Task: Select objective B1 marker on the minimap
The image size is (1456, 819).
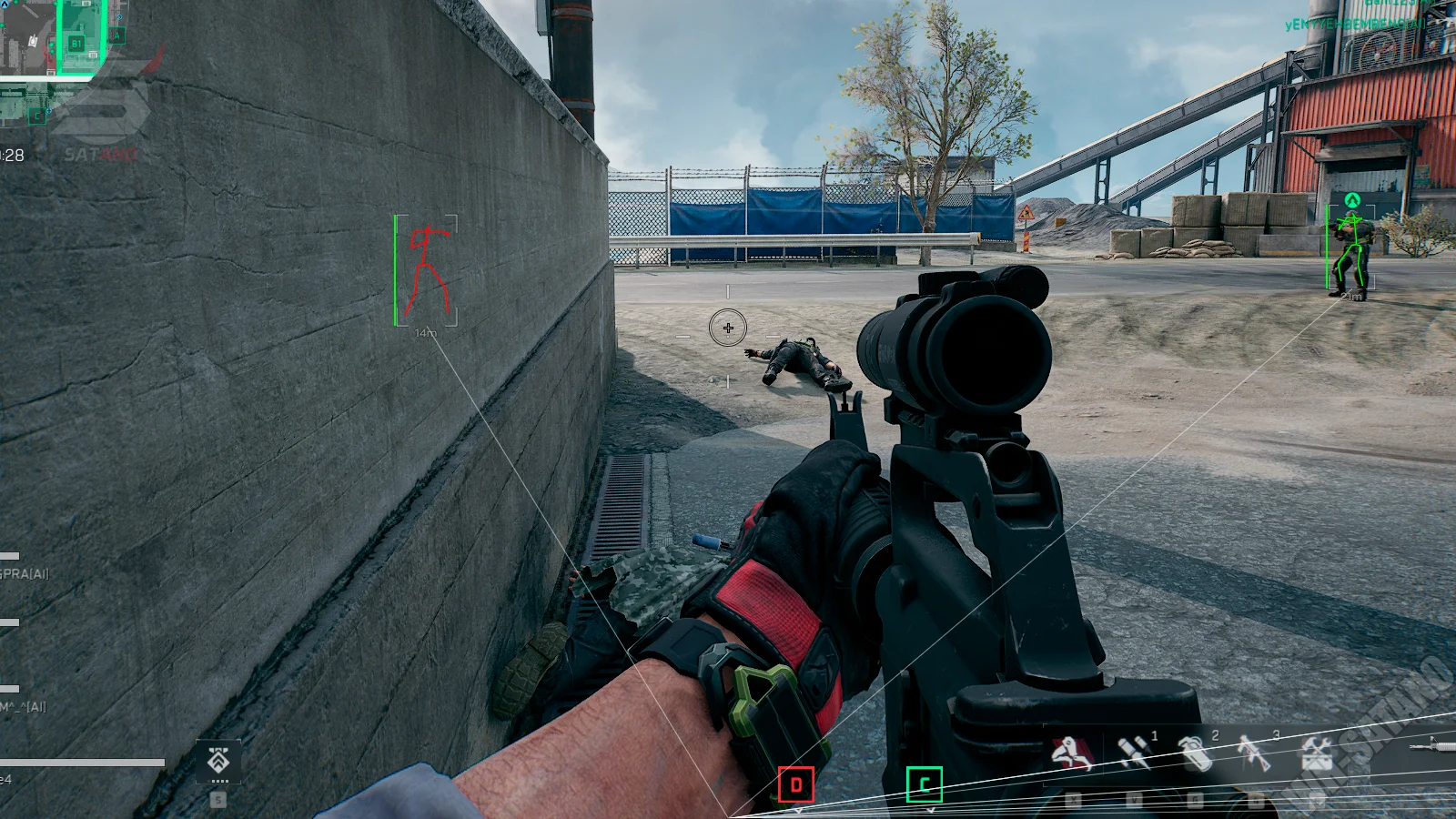Action: pyautogui.click(x=76, y=43)
